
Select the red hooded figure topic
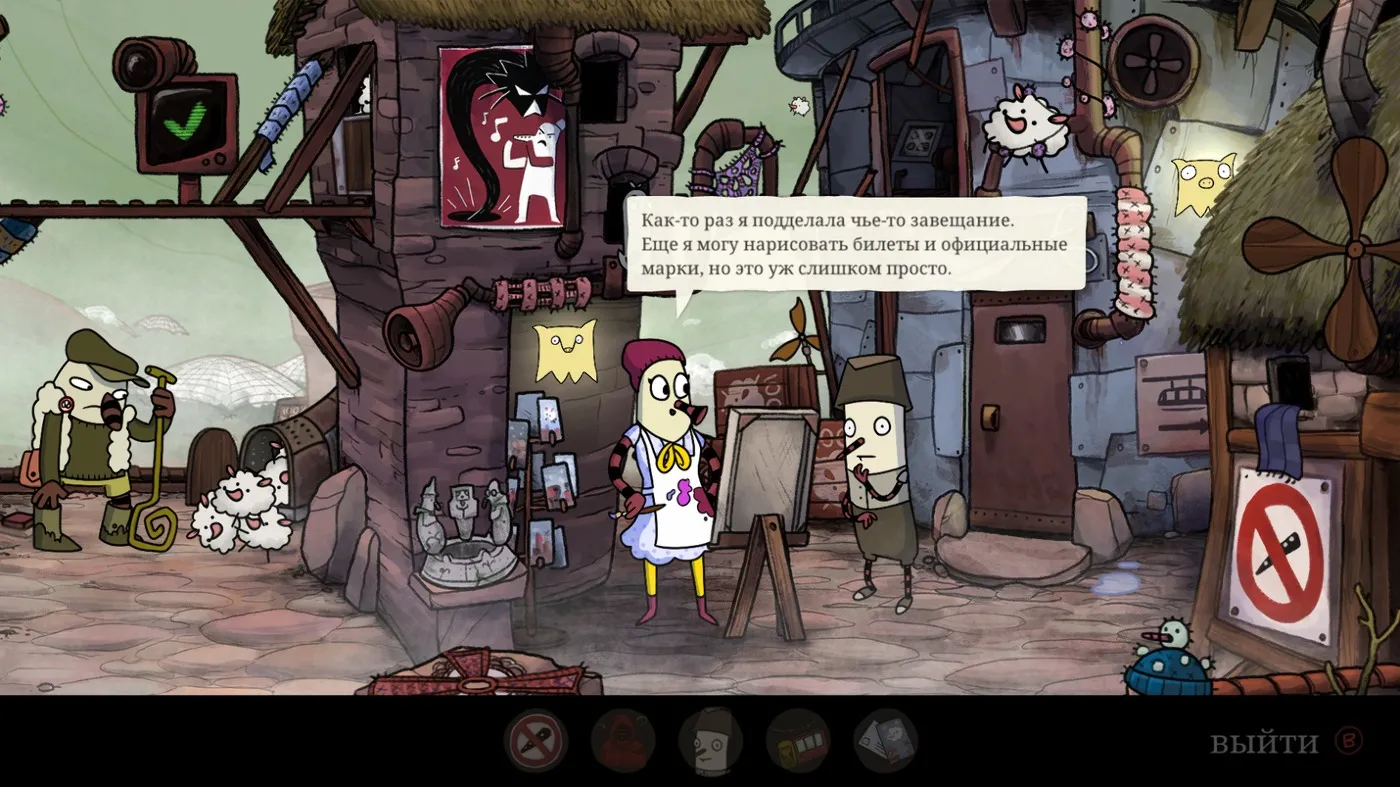click(623, 741)
